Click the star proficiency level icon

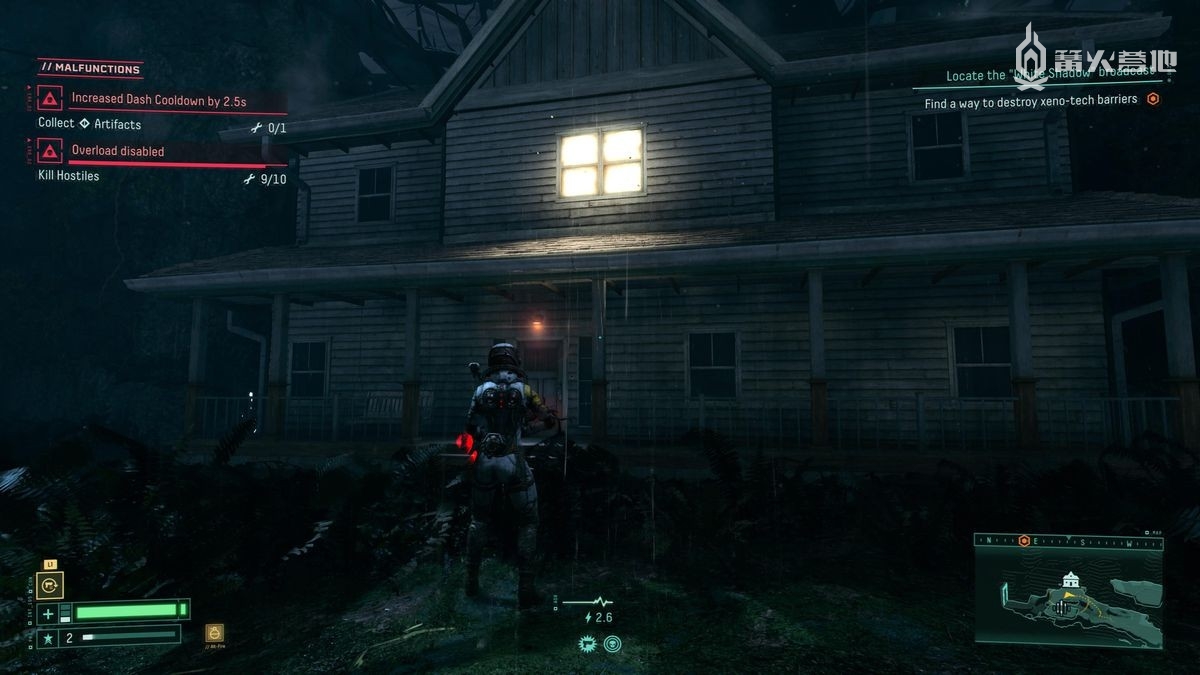[47, 636]
